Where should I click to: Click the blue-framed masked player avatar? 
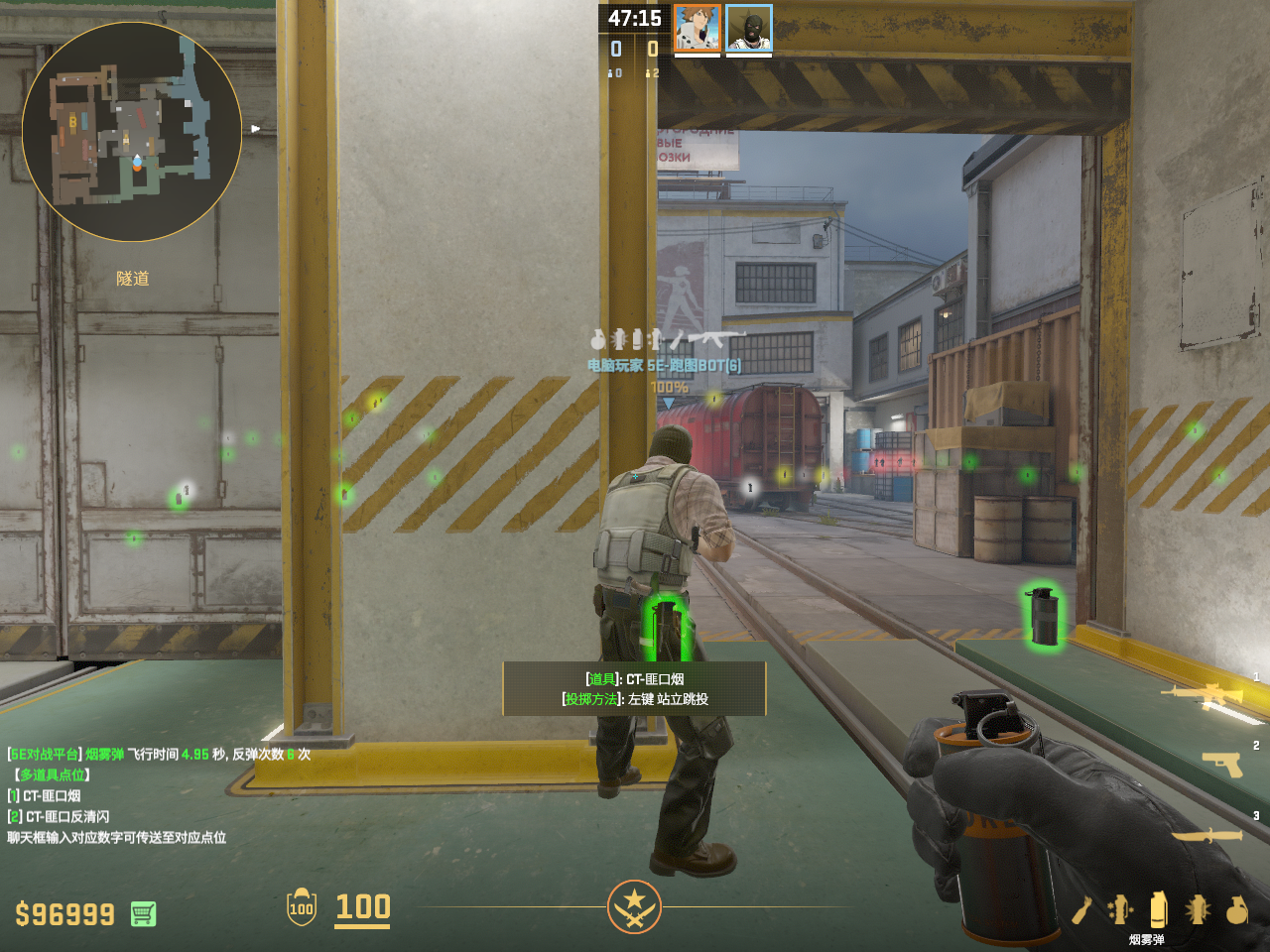point(749,29)
